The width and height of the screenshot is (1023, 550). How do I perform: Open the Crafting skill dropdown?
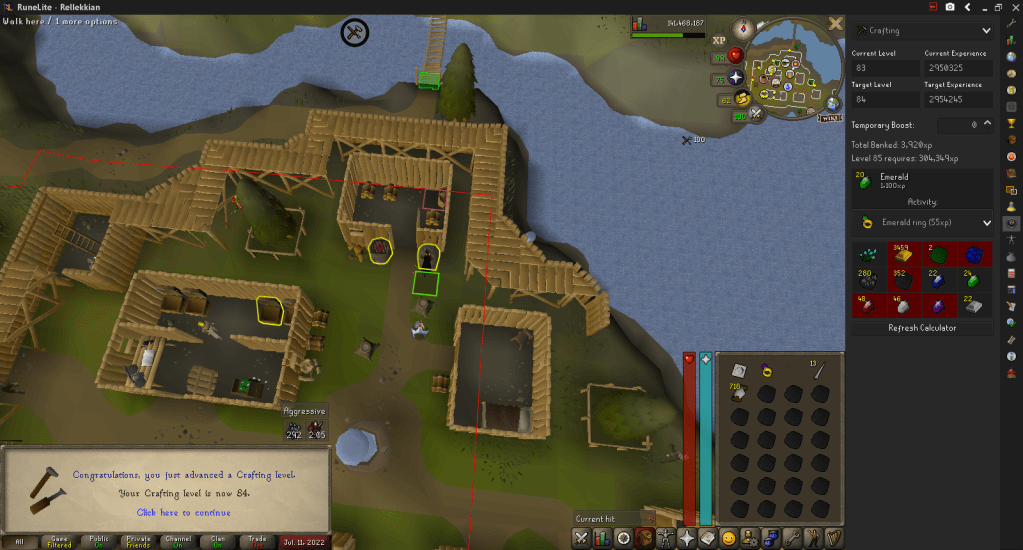(921, 31)
